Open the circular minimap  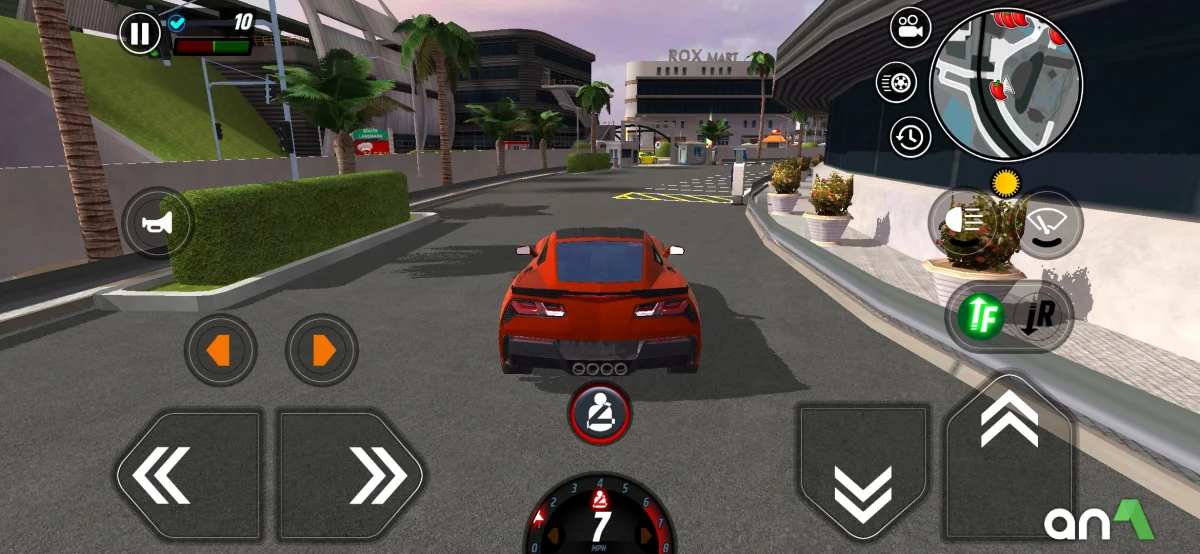(1005, 85)
